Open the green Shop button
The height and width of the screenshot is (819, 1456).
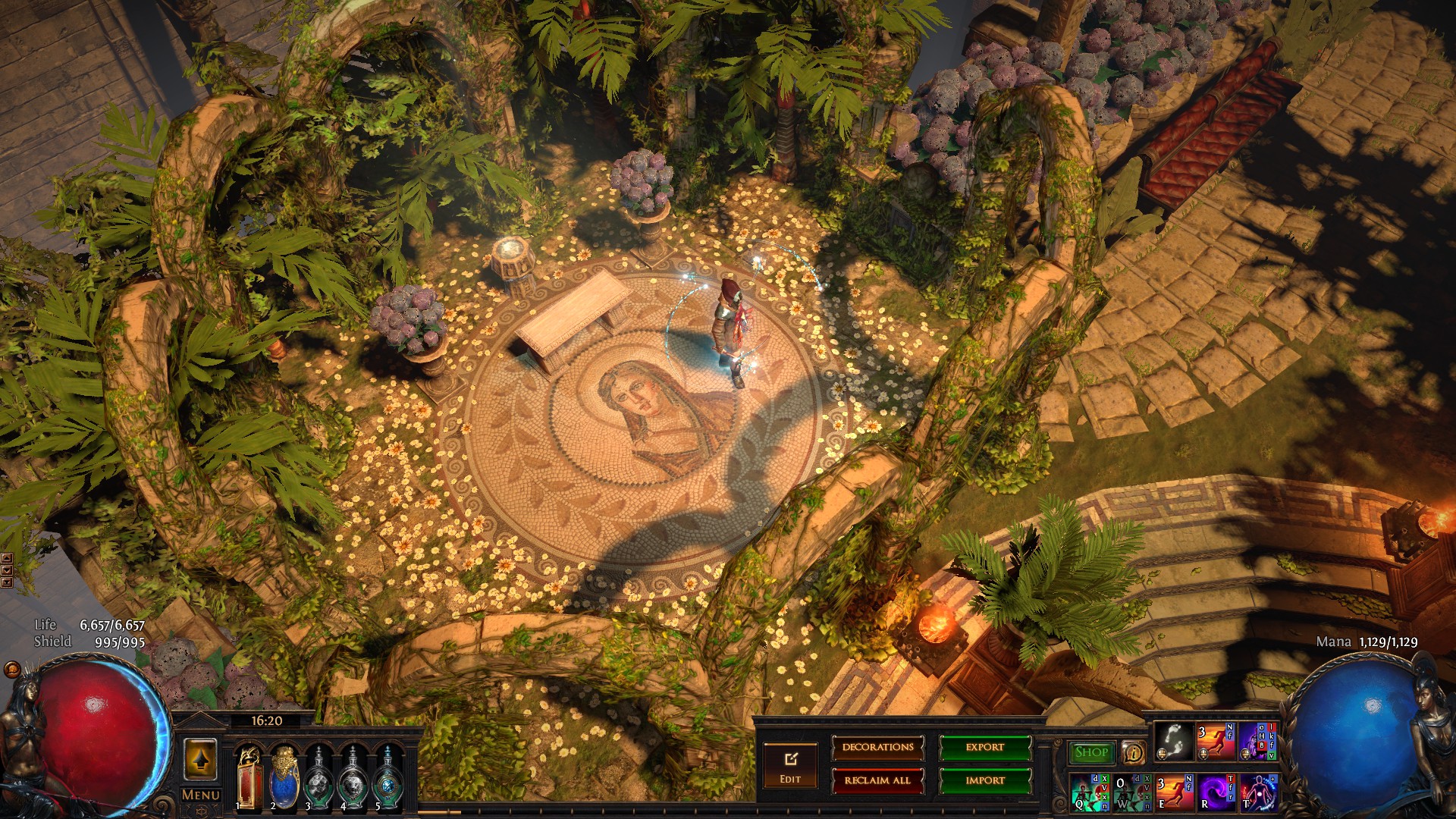1090,752
